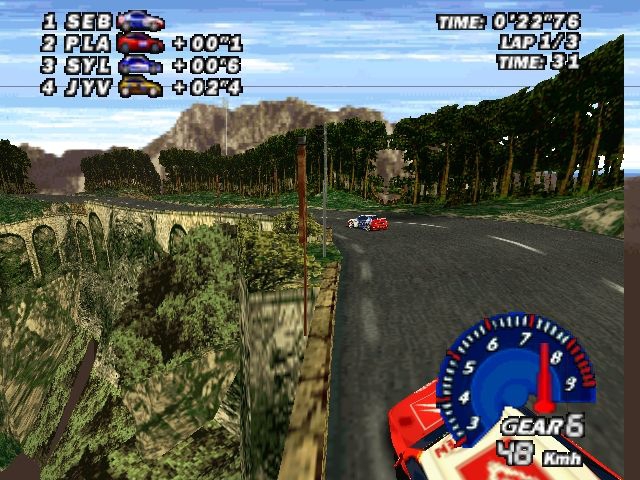Pick the JYV row in fourth place
640x480 pixels.
tap(140, 87)
